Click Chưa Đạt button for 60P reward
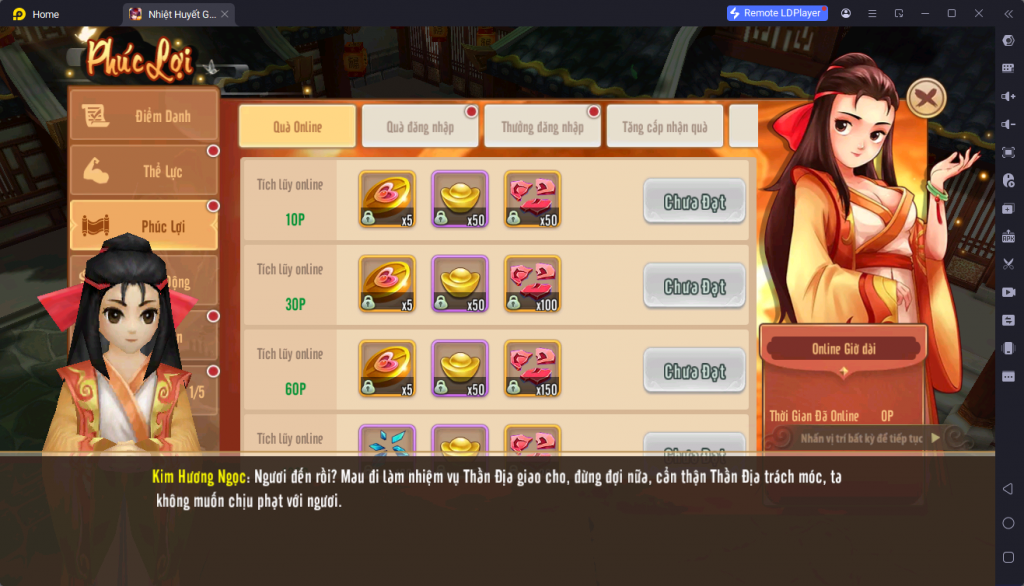This screenshot has height=586, width=1024. click(694, 371)
